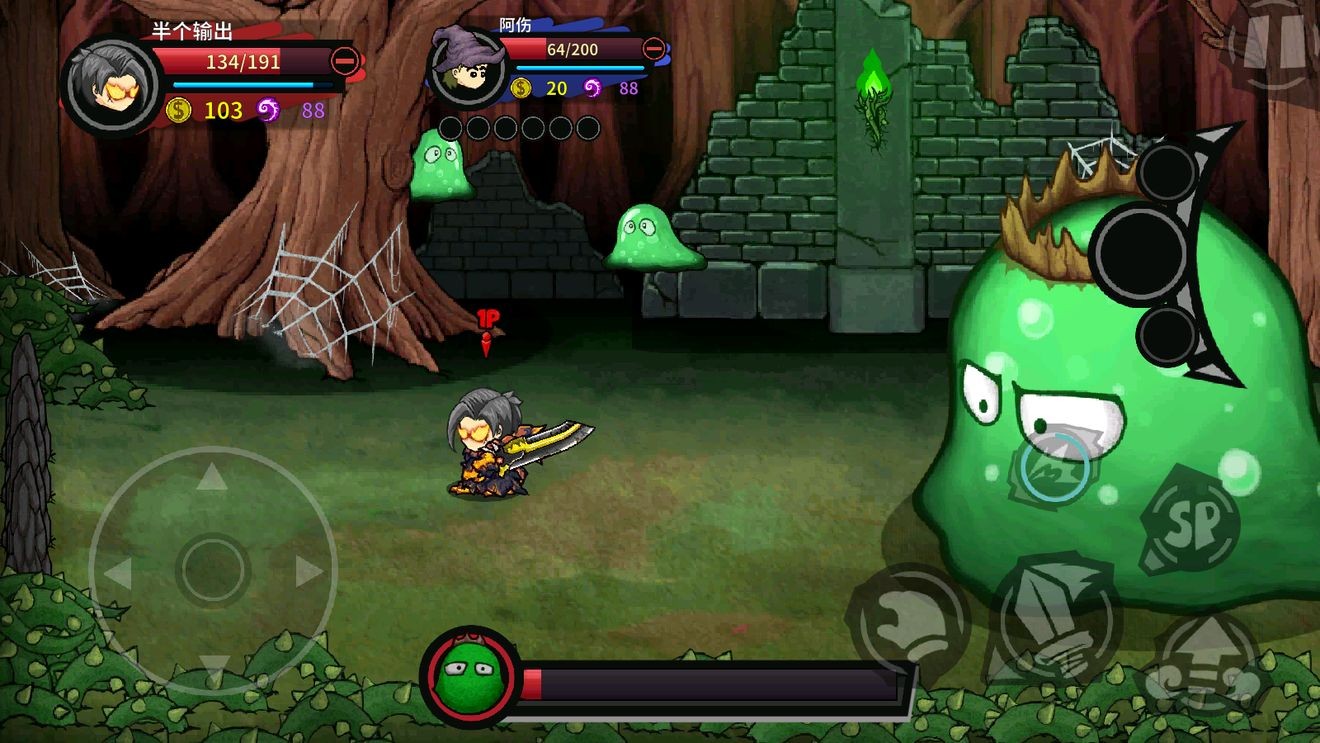Move up using the virtual joystick arrow
1320x743 pixels.
[x=212, y=478]
